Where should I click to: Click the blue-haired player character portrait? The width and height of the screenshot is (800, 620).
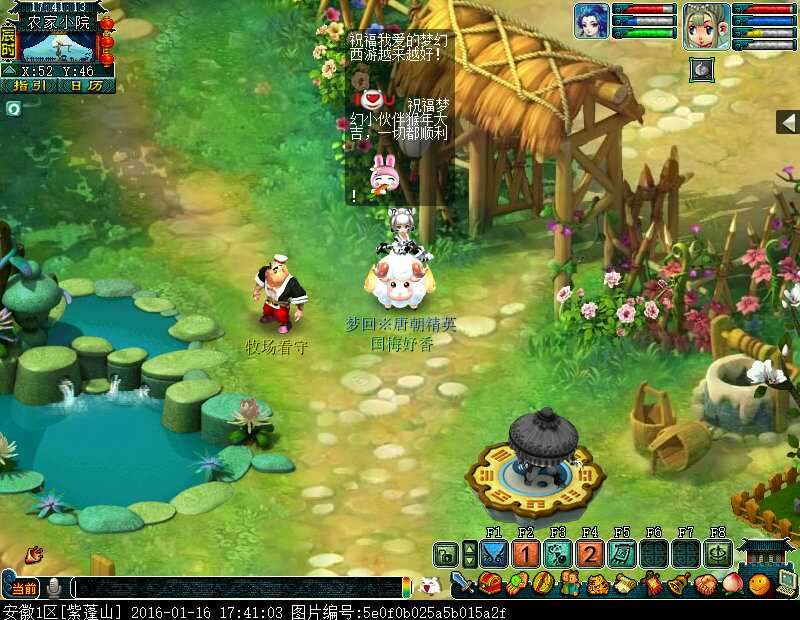click(591, 21)
